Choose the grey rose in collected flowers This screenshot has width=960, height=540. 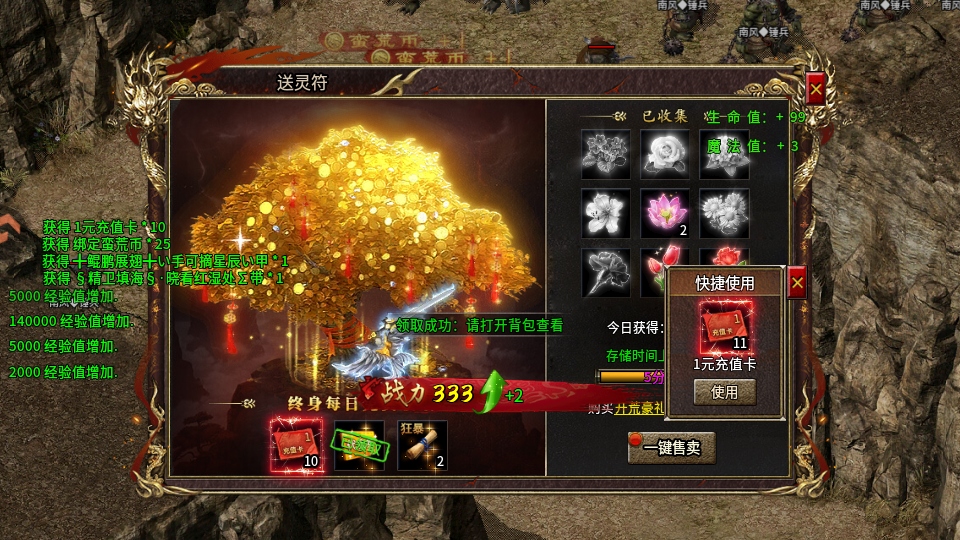click(665, 154)
